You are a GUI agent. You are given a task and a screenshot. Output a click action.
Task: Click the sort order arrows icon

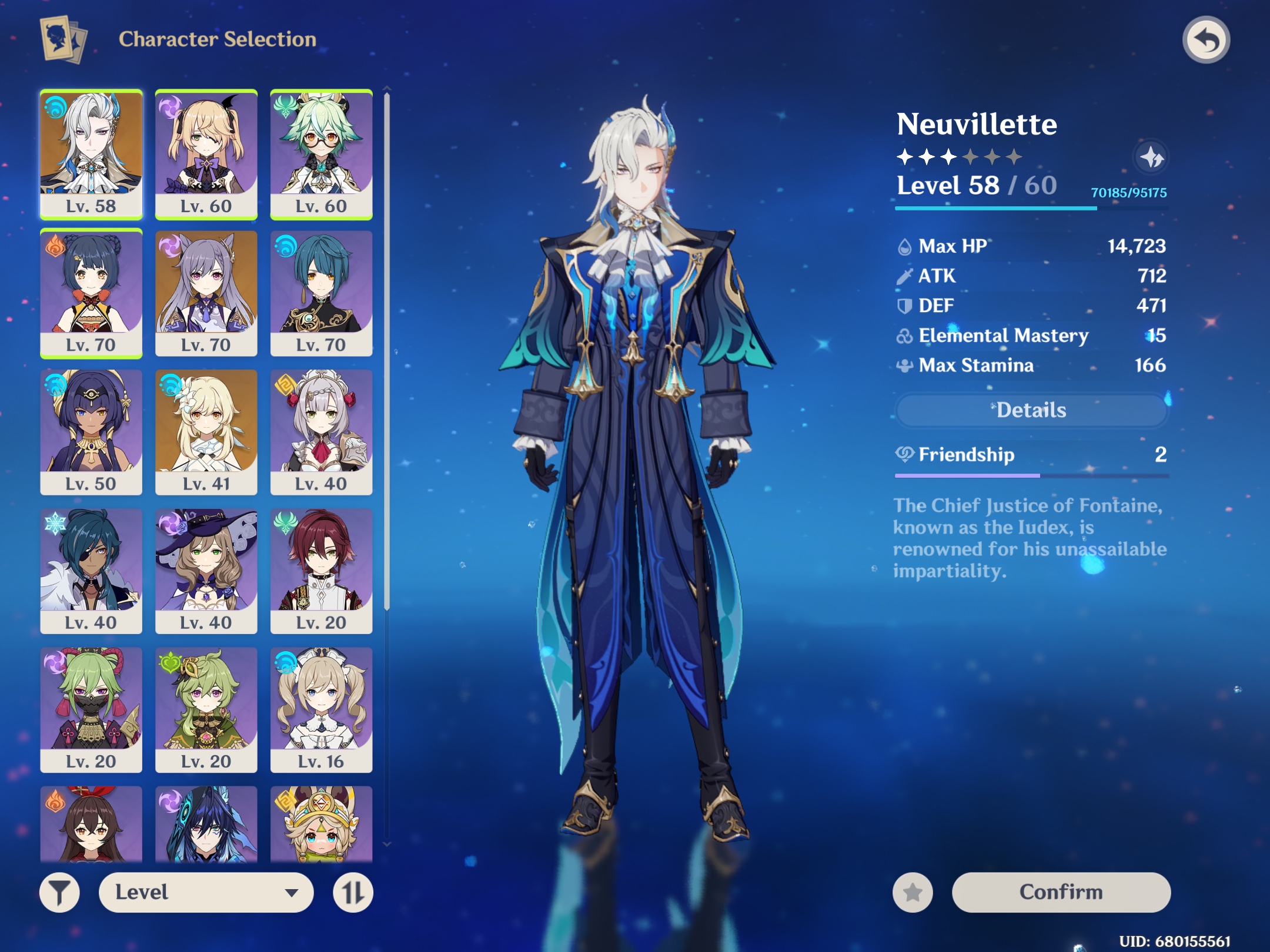[x=353, y=892]
